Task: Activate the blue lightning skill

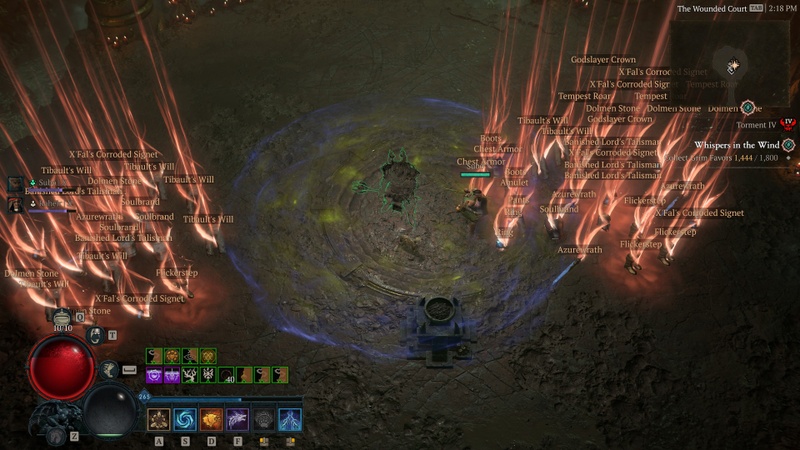Action: click(x=289, y=418)
